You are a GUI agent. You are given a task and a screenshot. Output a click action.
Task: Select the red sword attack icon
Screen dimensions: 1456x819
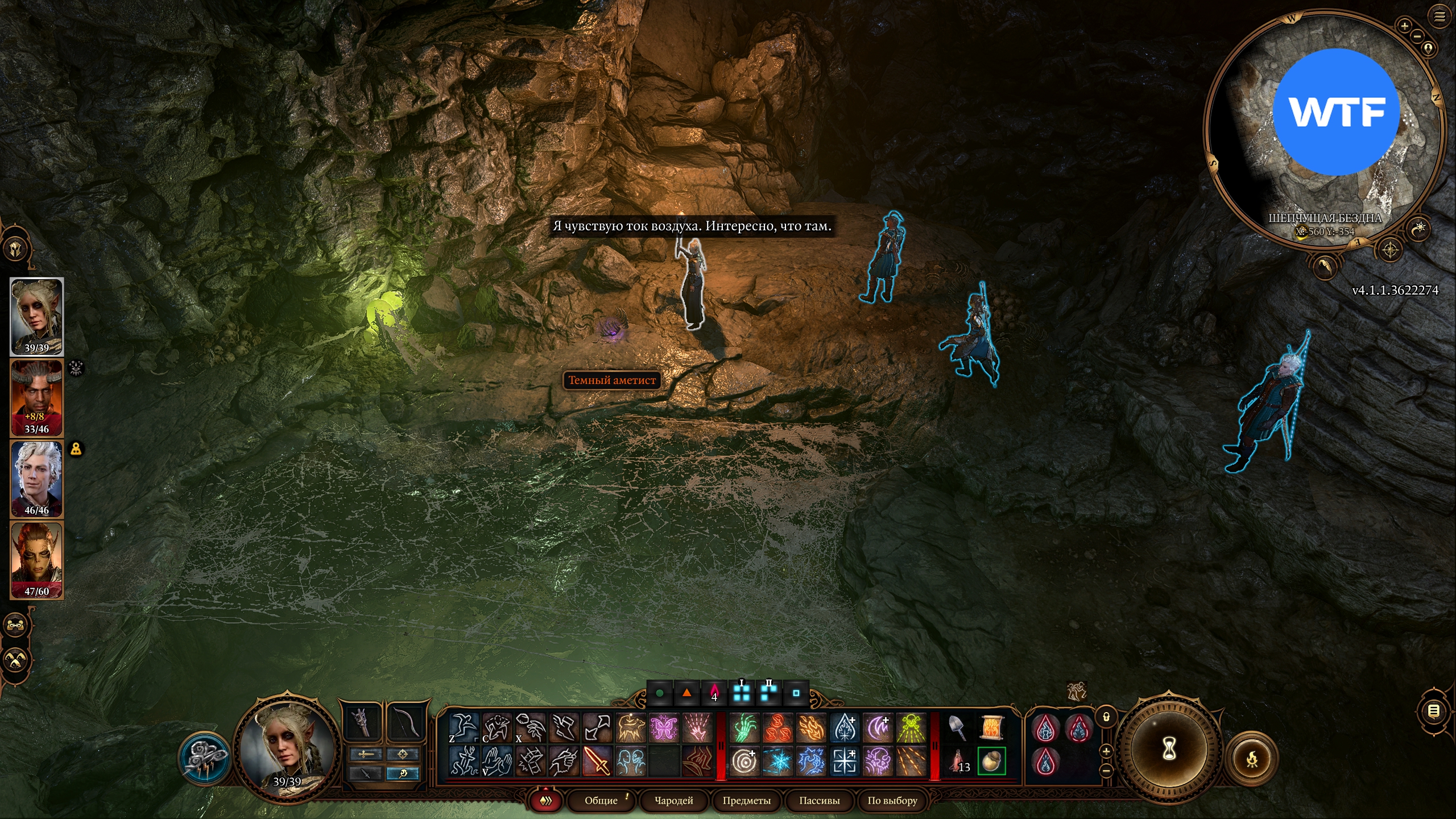[597, 761]
